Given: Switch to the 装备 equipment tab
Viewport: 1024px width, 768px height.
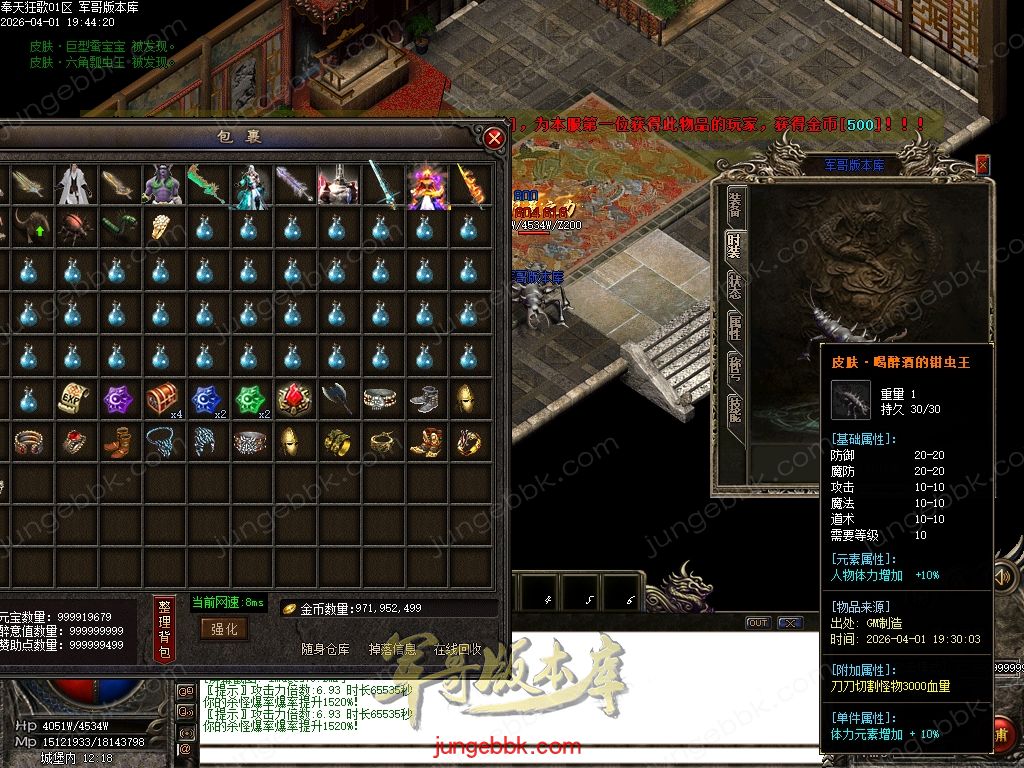Looking at the screenshot, I should [735, 202].
